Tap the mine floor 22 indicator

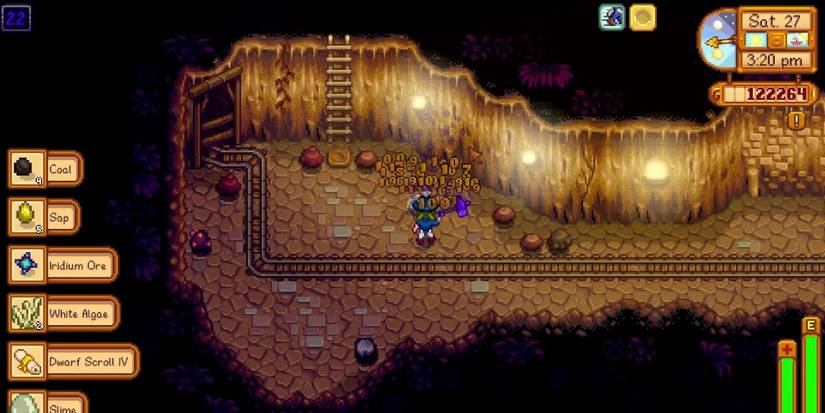click(x=16, y=17)
